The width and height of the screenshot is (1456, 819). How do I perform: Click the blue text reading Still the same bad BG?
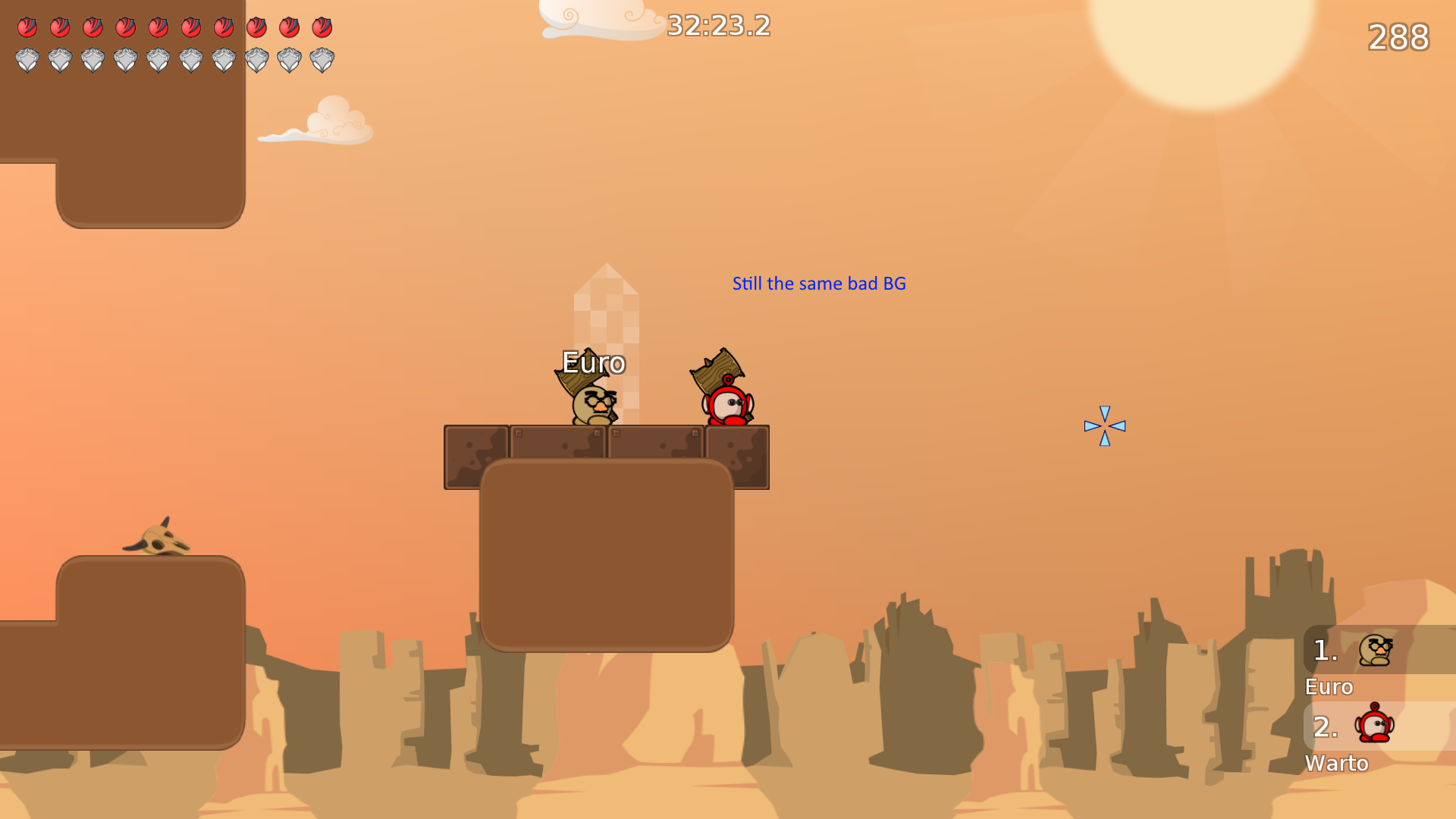pos(819,284)
